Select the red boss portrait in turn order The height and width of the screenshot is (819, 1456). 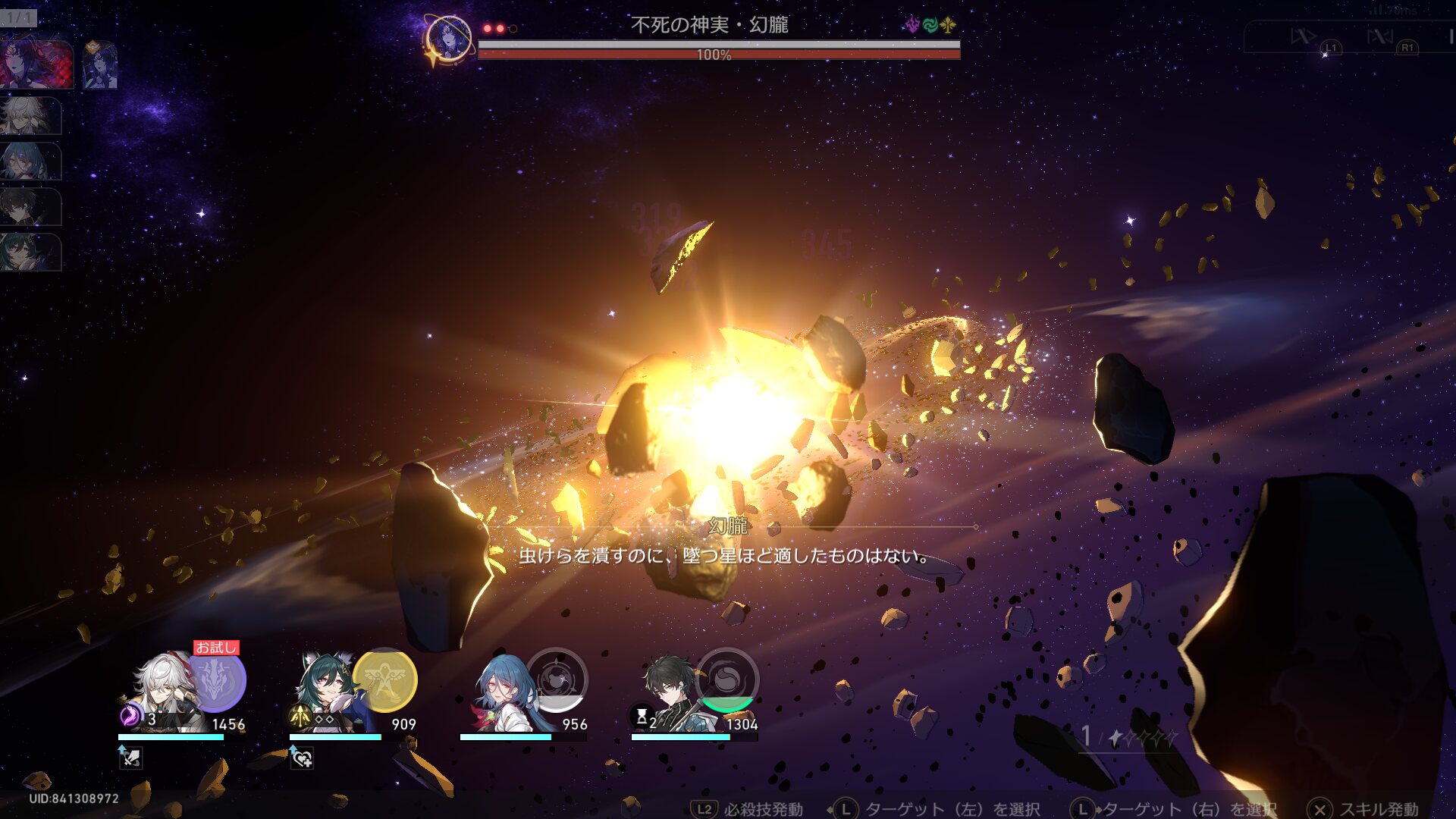pyautogui.click(x=36, y=65)
